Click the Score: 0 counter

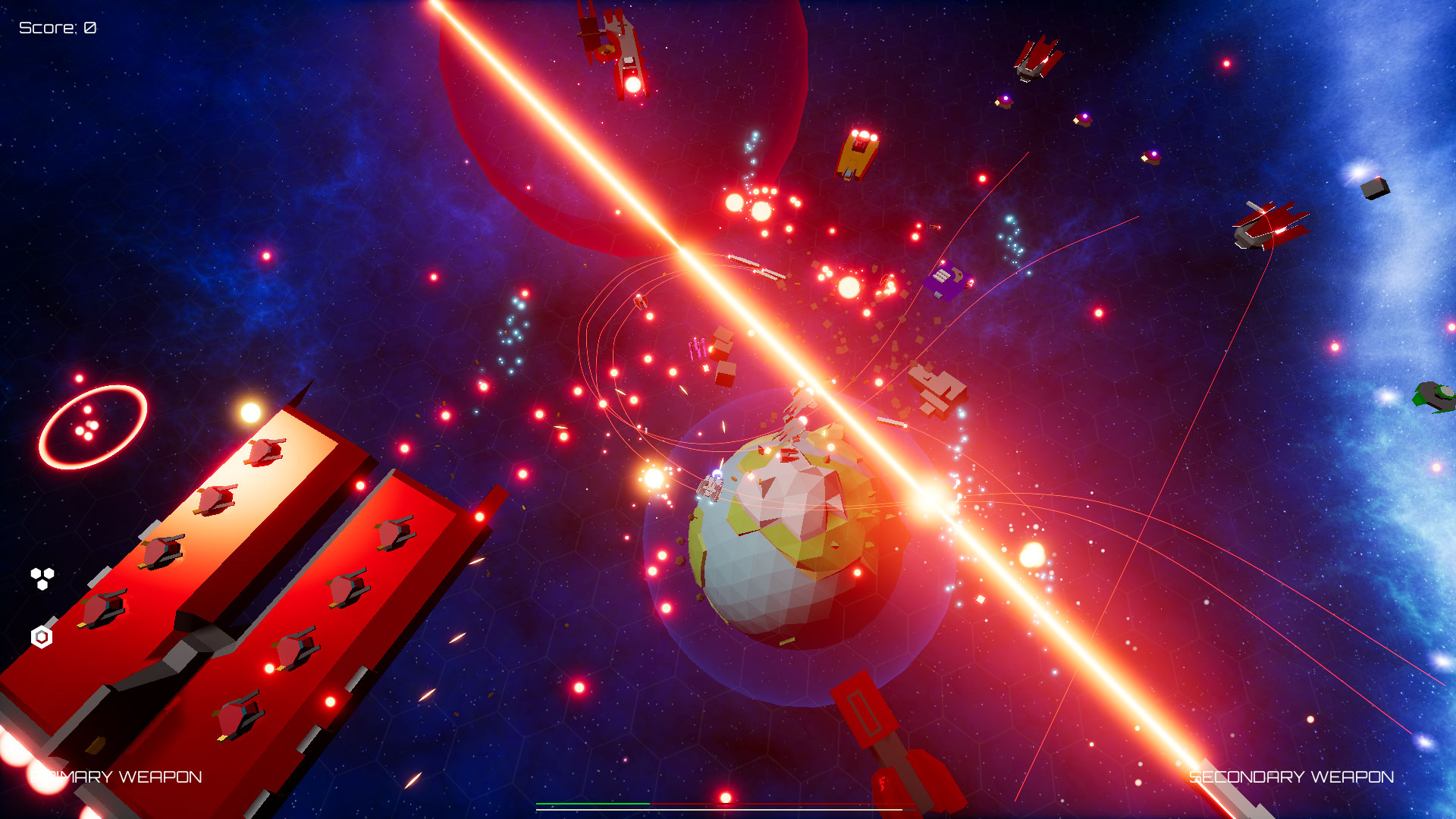[57, 29]
